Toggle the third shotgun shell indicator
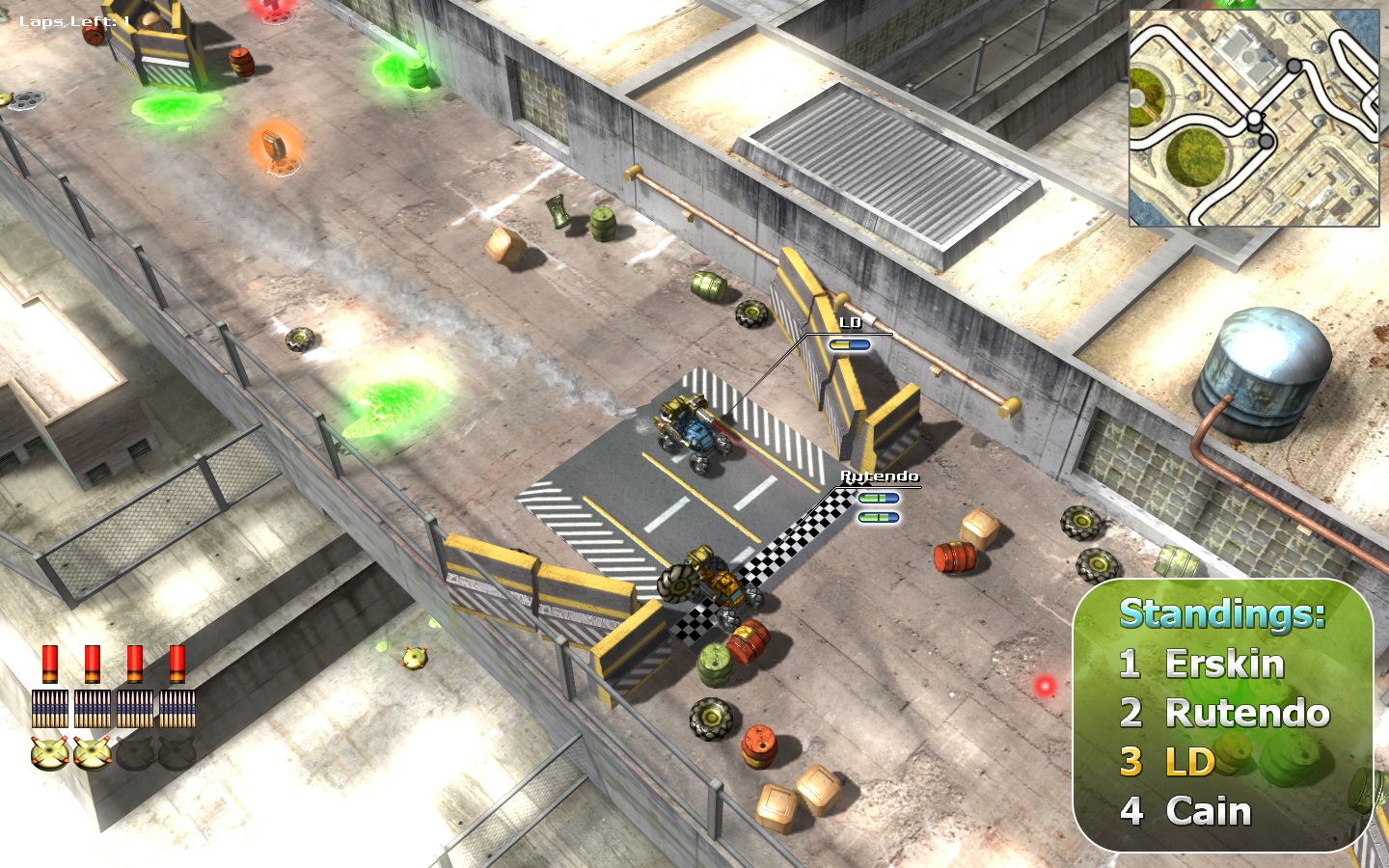Screen dimensions: 1389x868 pyautogui.click(x=135, y=665)
